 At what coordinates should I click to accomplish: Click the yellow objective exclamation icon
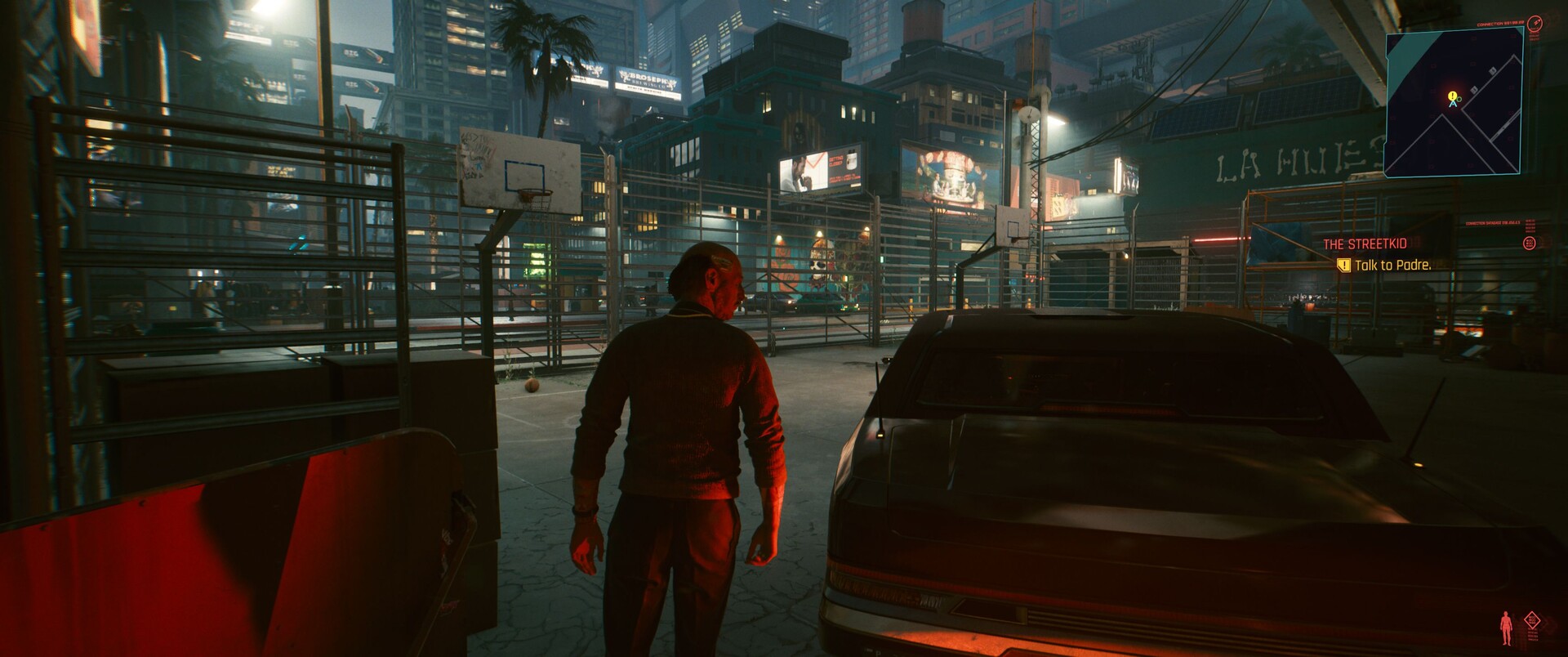coord(1343,265)
